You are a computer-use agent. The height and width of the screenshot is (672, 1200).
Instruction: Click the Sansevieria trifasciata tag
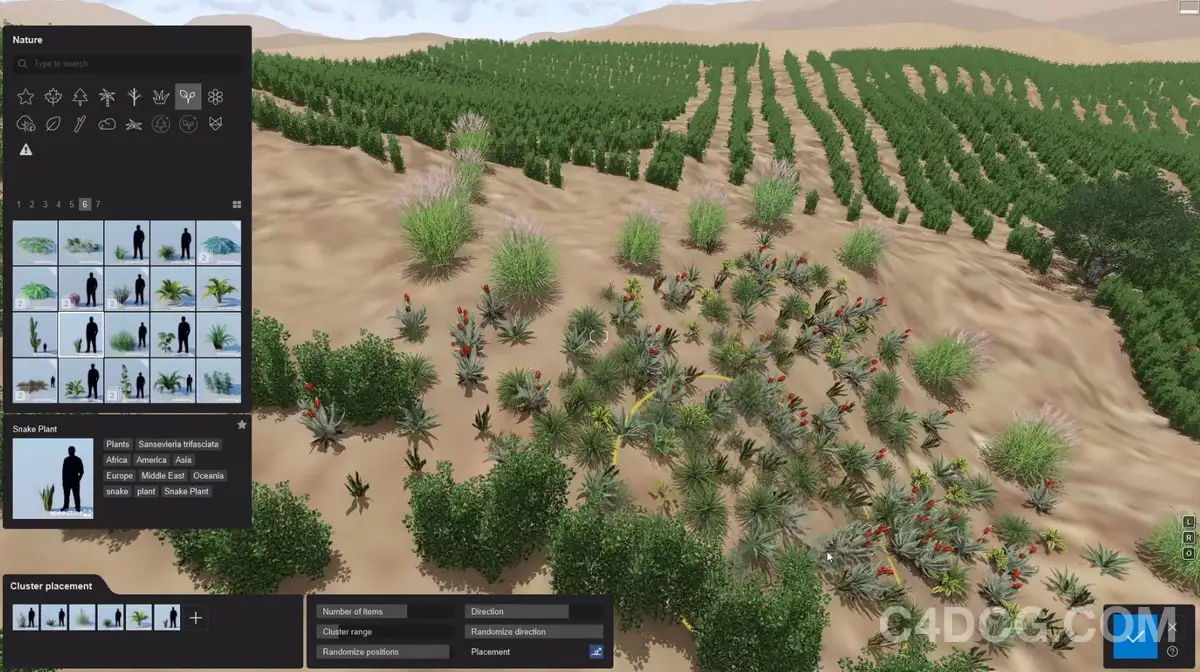click(x=178, y=444)
